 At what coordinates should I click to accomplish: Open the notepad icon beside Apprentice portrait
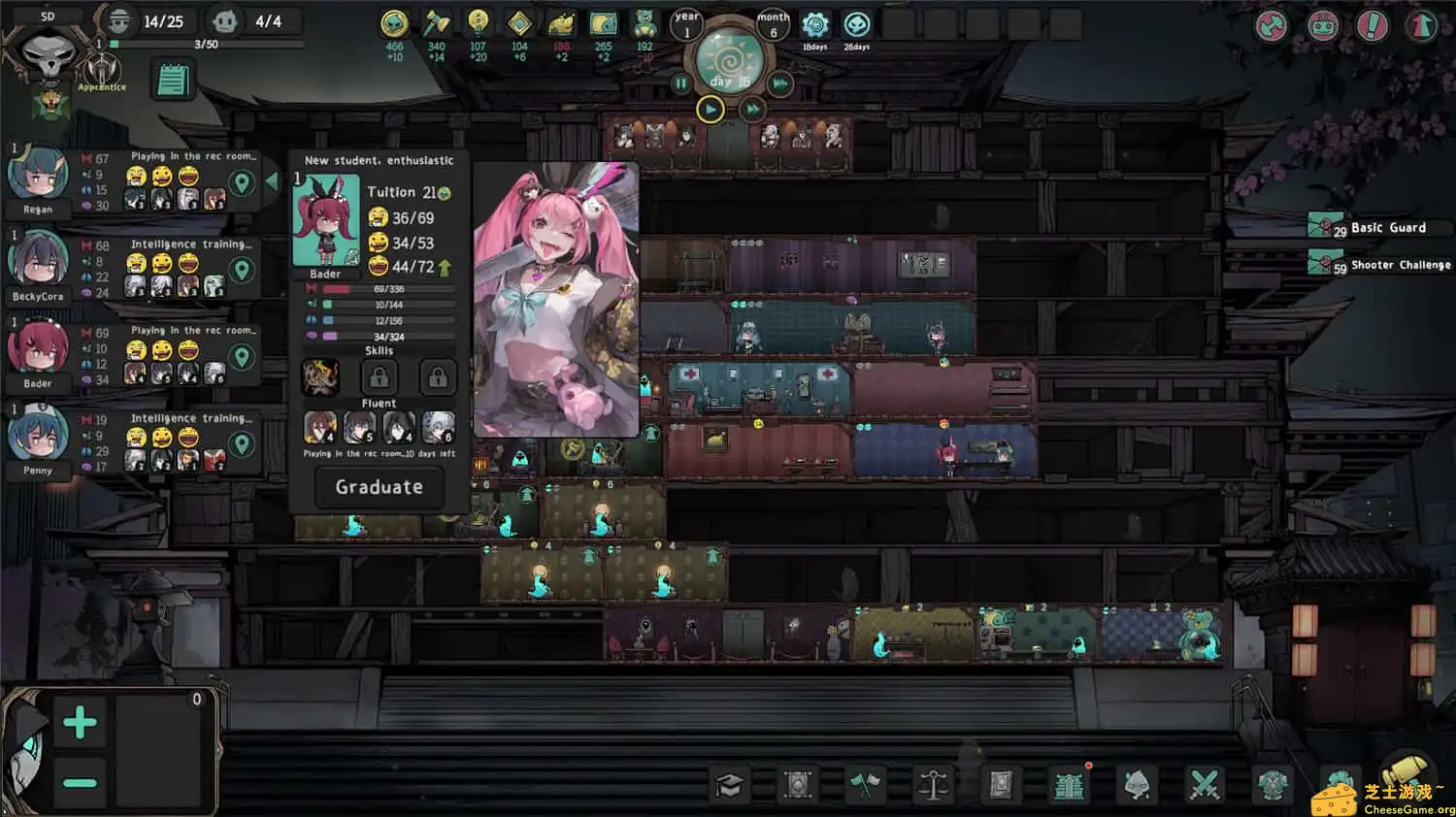pyautogui.click(x=172, y=80)
